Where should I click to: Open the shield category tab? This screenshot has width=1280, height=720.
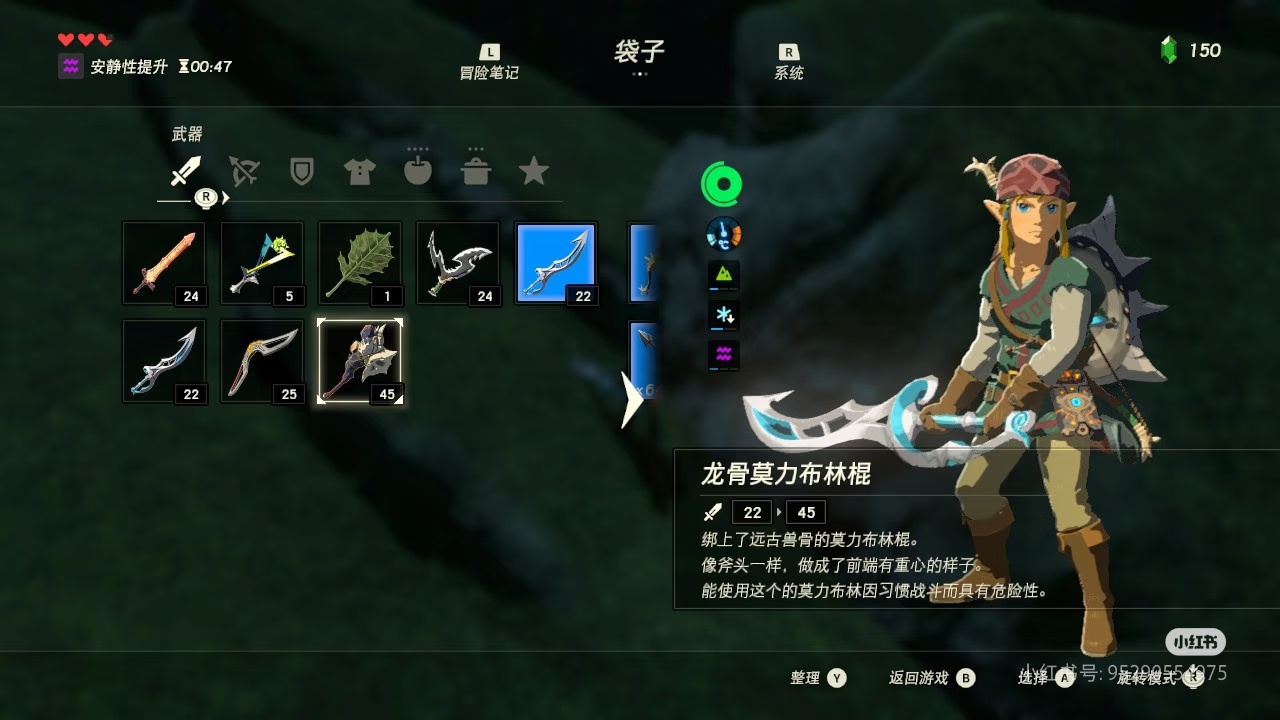click(301, 172)
